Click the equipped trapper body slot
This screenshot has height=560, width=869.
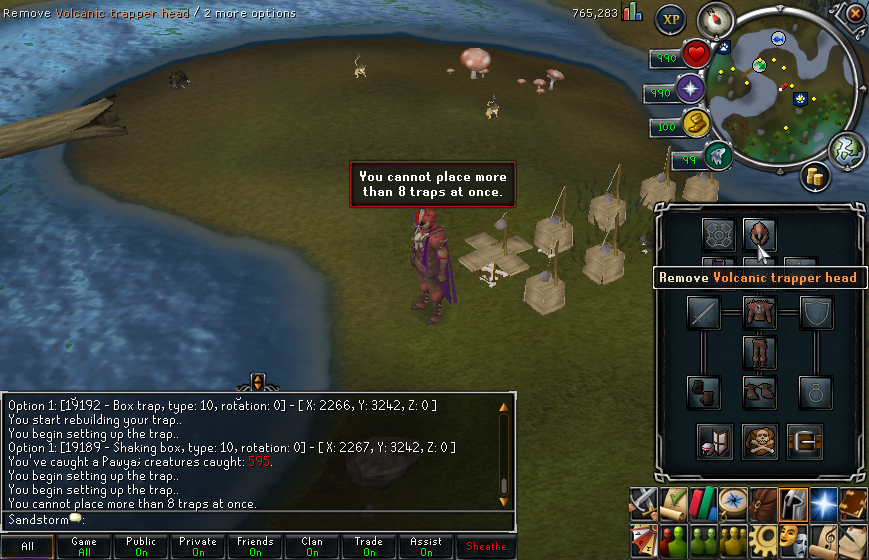[760, 312]
